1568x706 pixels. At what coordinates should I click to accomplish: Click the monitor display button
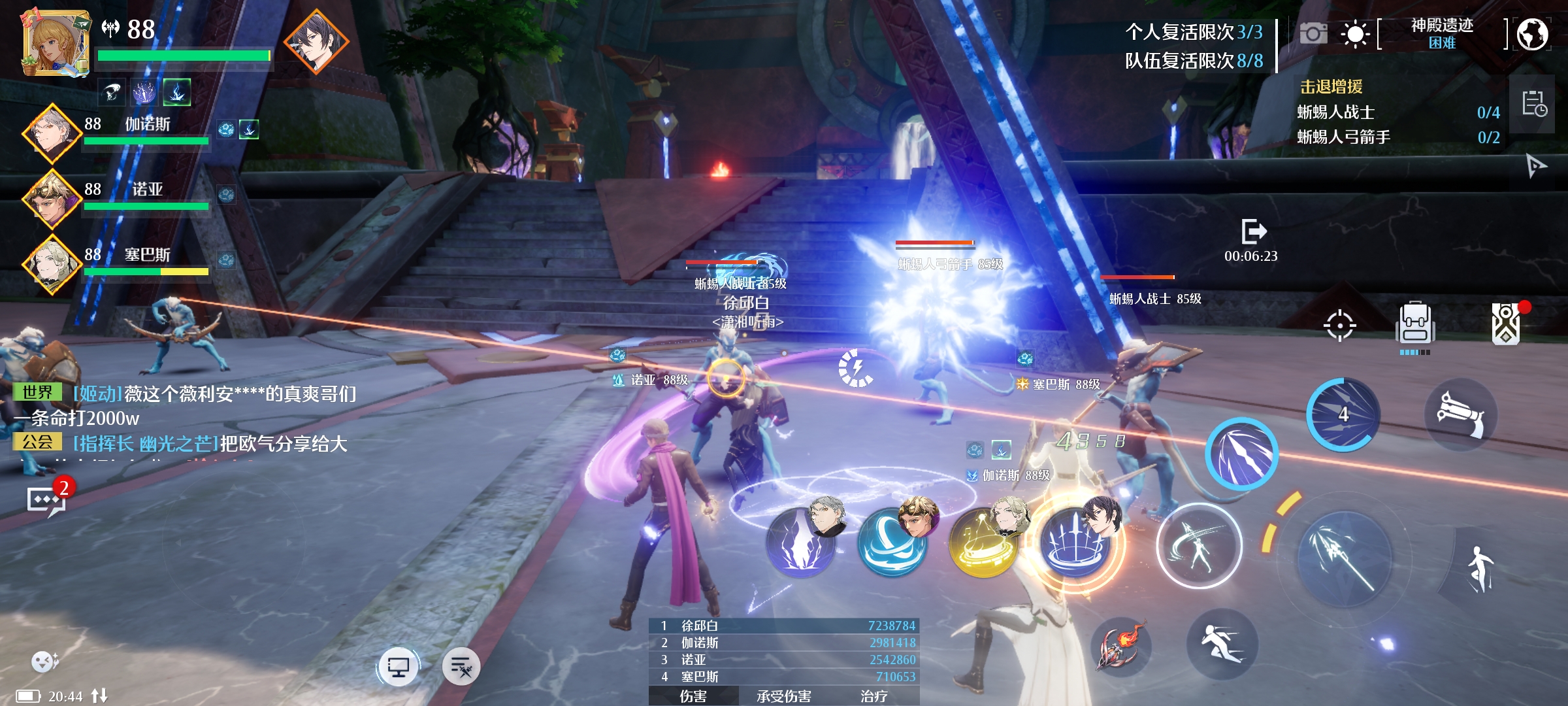pyautogui.click(x=398, y=667)
